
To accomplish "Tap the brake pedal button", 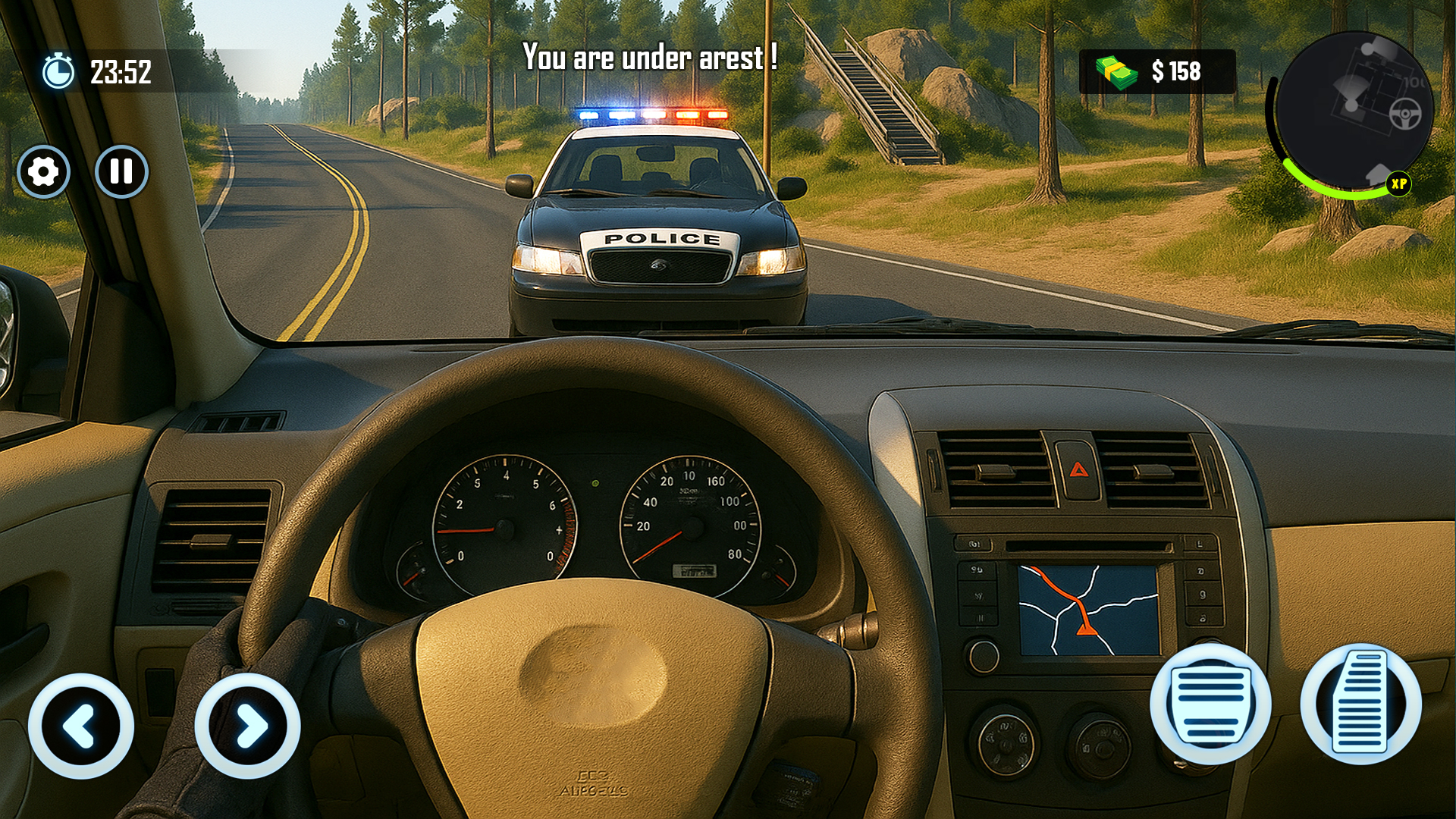I will [x=1210, y=704].
